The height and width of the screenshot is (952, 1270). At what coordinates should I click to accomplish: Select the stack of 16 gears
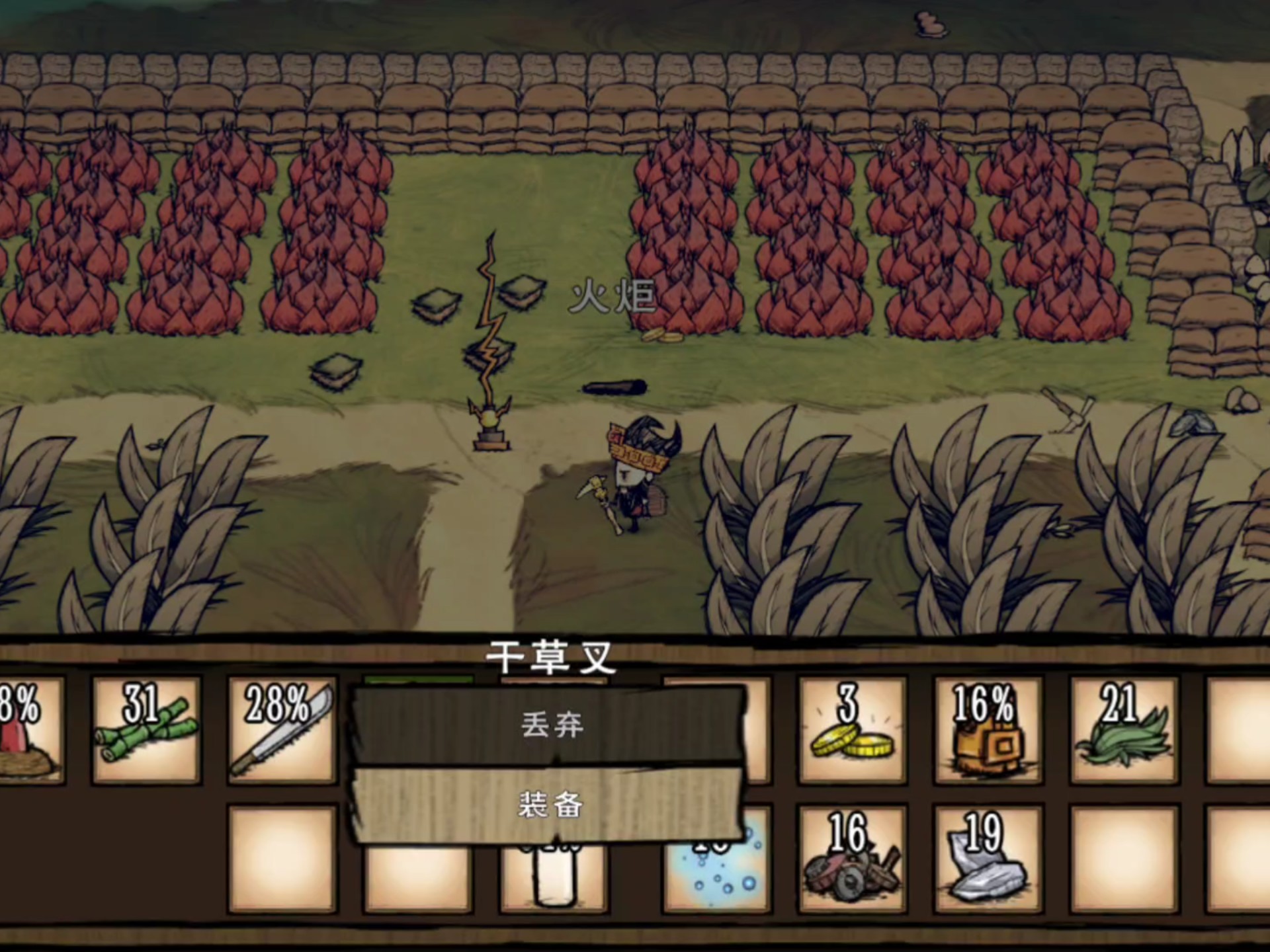coord(851,859)
